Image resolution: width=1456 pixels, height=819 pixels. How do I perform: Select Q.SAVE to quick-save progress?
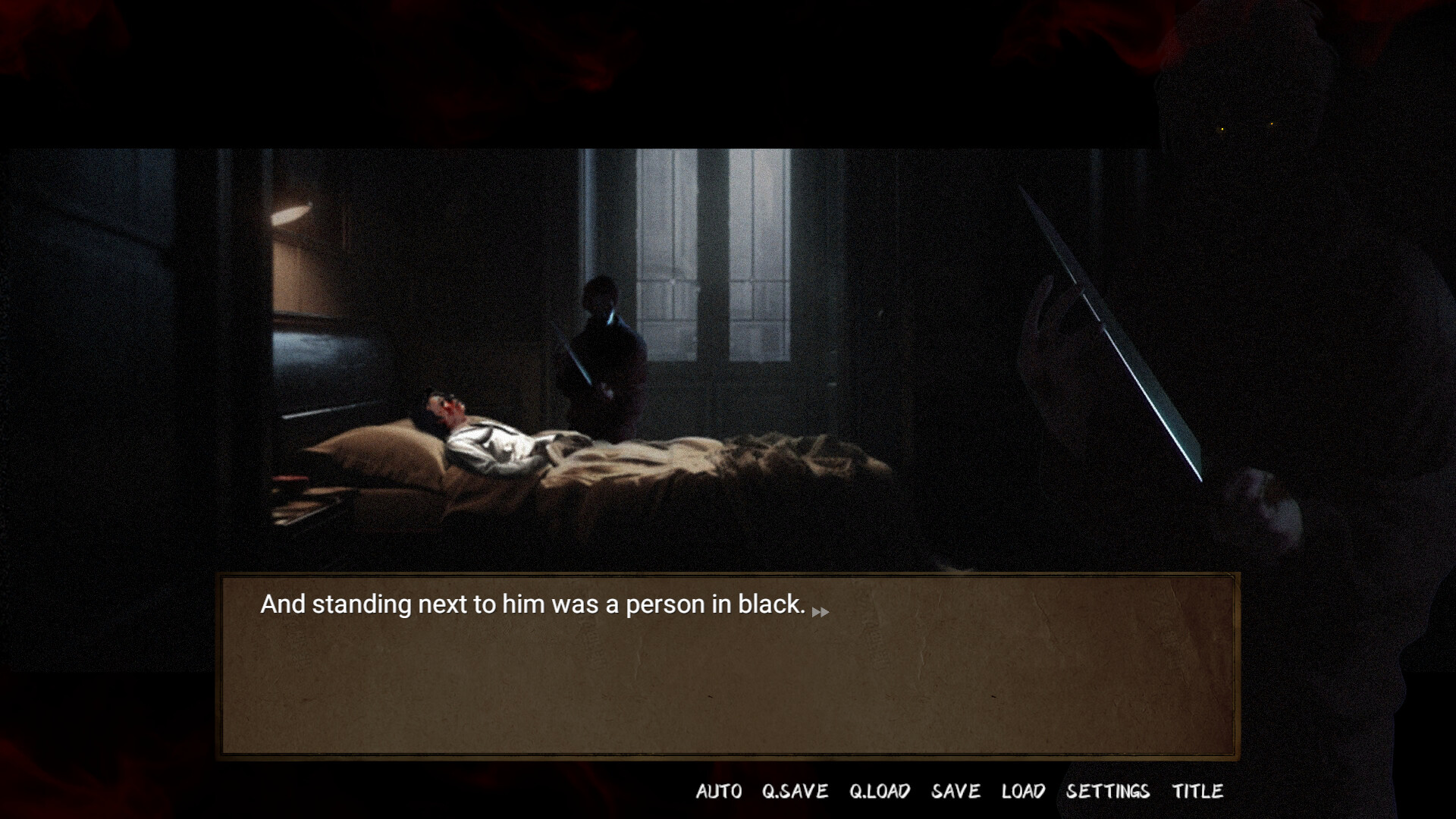click(795, 792)
